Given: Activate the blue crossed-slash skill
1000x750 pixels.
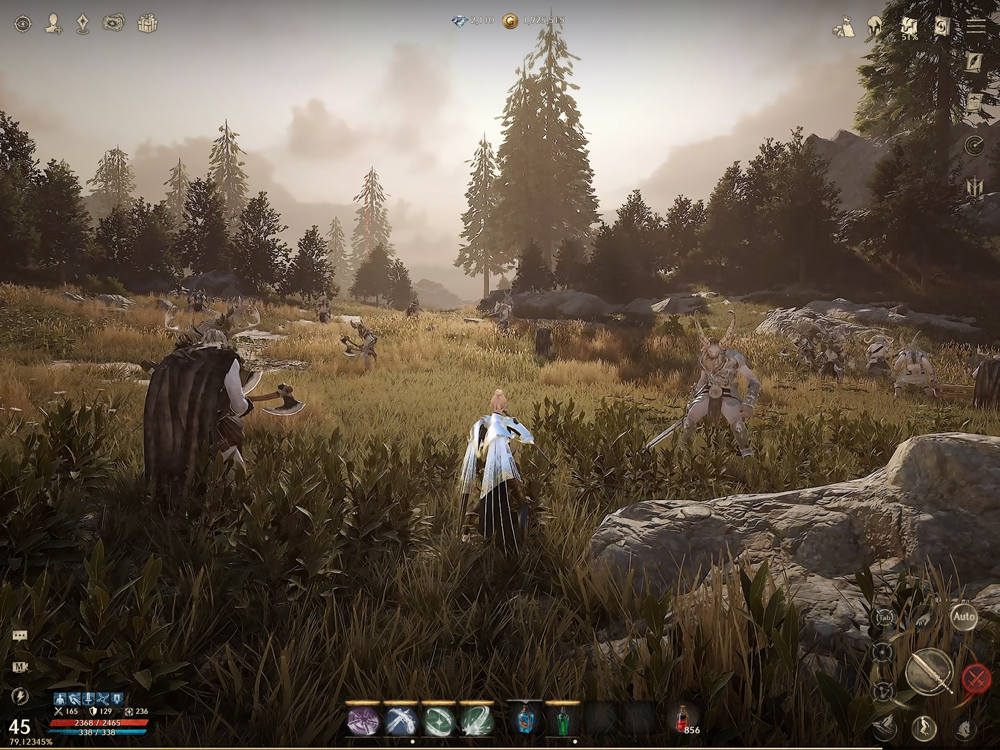Looking at the screenshot, I should tap(401, 720).
